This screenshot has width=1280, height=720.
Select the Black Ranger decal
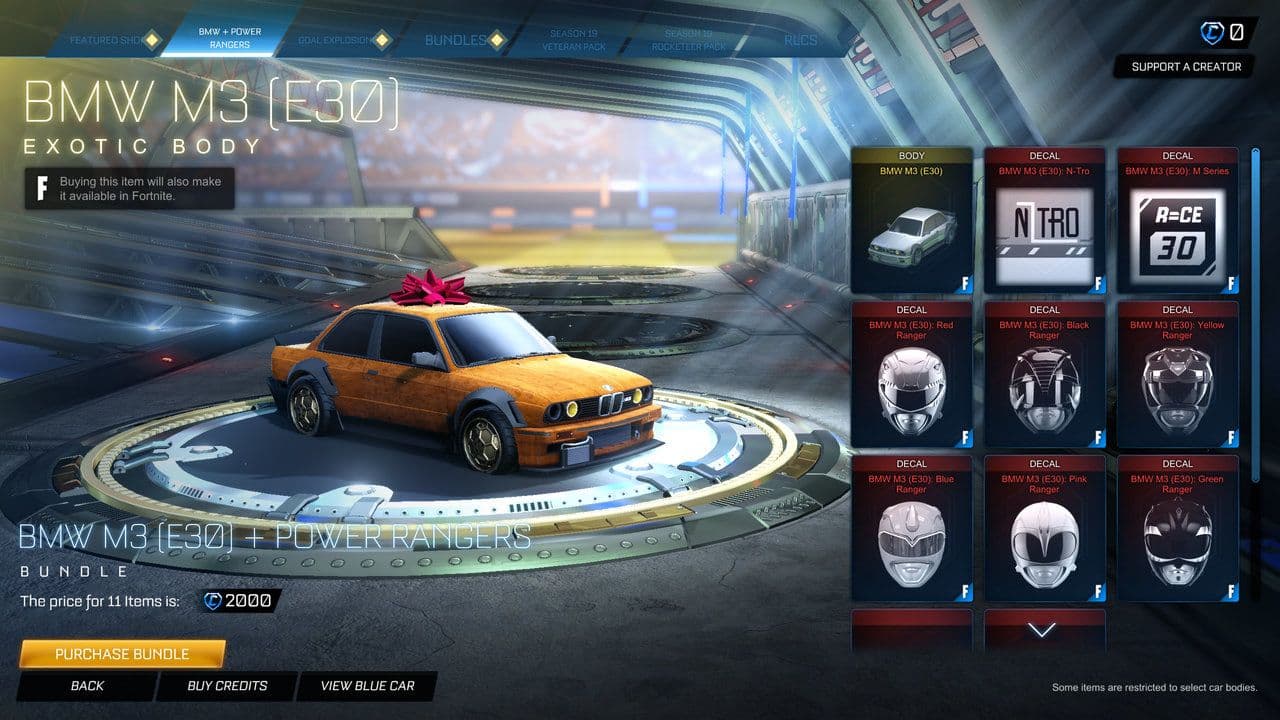(1044, 380)
